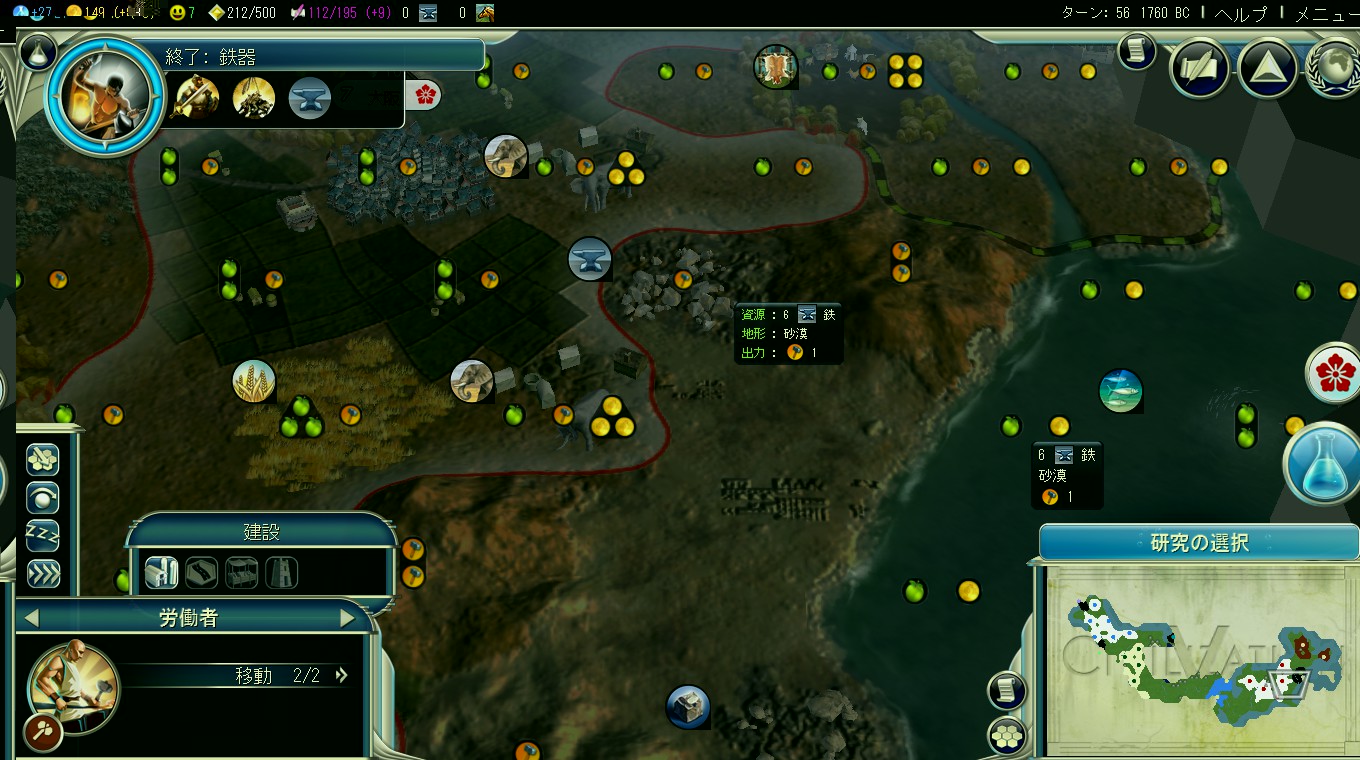The height and width of the screenshot is (760, 1360).
Task: Open the scroll button beside the minimap
Action: tap(1007, 690)
